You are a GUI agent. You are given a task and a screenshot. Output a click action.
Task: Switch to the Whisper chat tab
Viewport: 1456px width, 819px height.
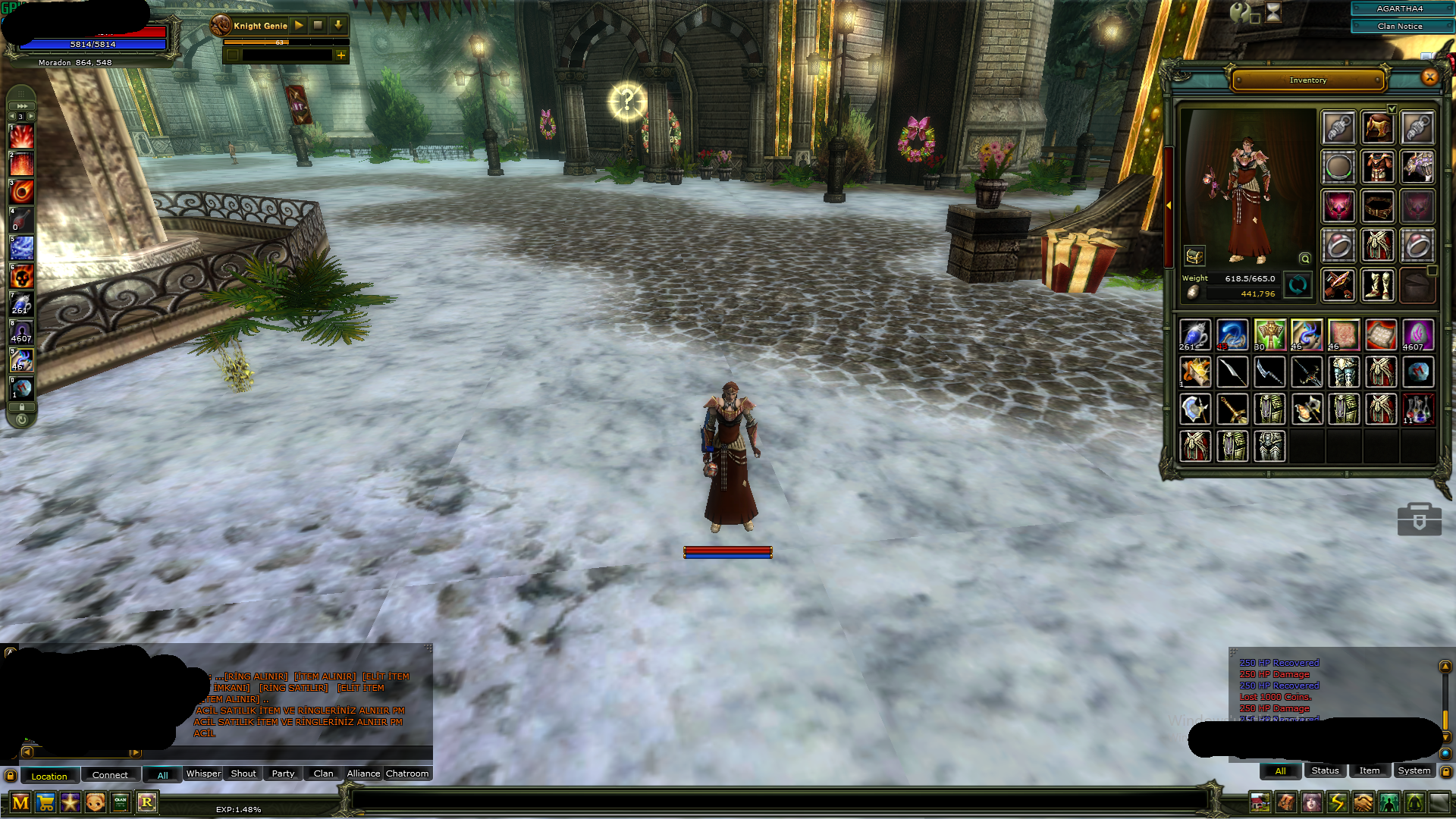pyautogui.click(x=202, y=773)
